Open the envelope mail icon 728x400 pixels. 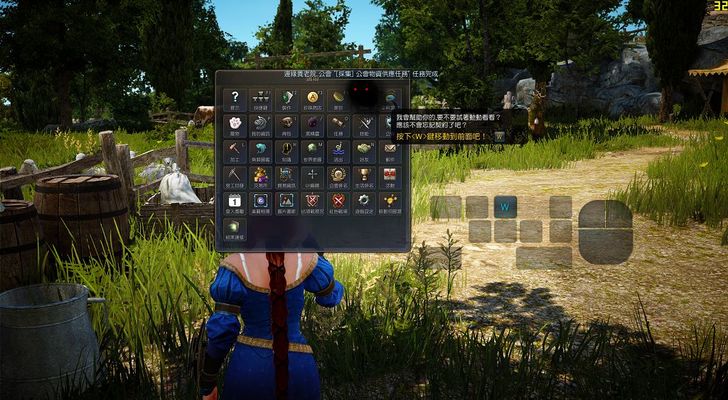[391, 149]
